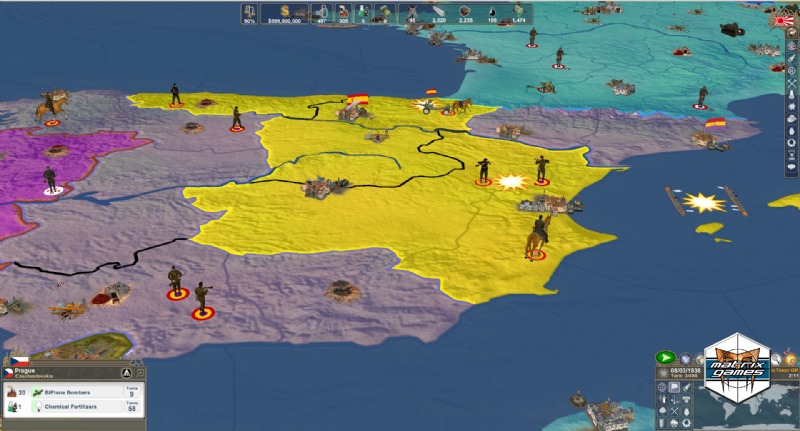This screenshot has width=800, height=431.
Task: Click the scales approval icon in top bar
Action: coord(248,11)
